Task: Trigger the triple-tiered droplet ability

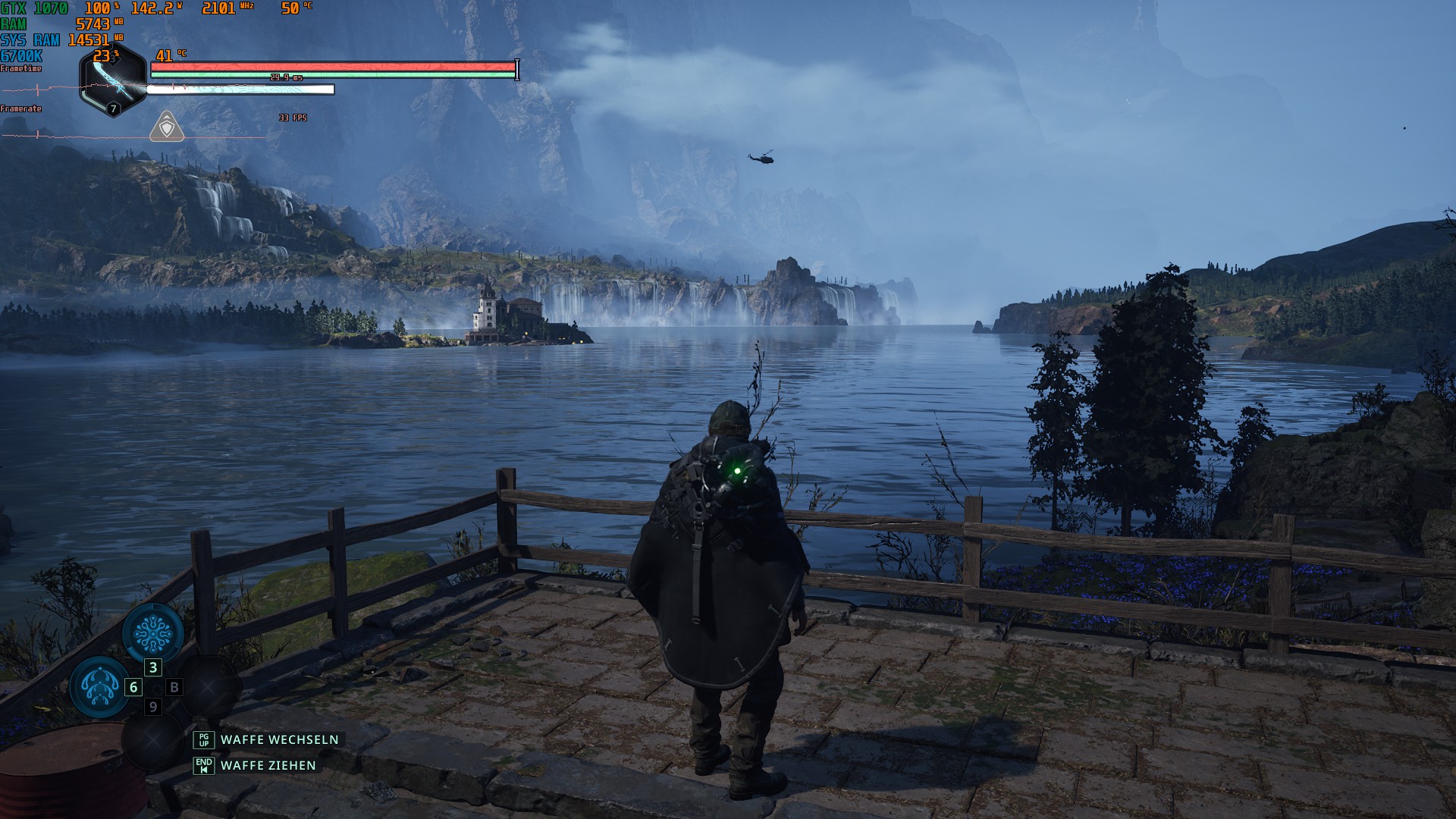Action: click(99, 686)
